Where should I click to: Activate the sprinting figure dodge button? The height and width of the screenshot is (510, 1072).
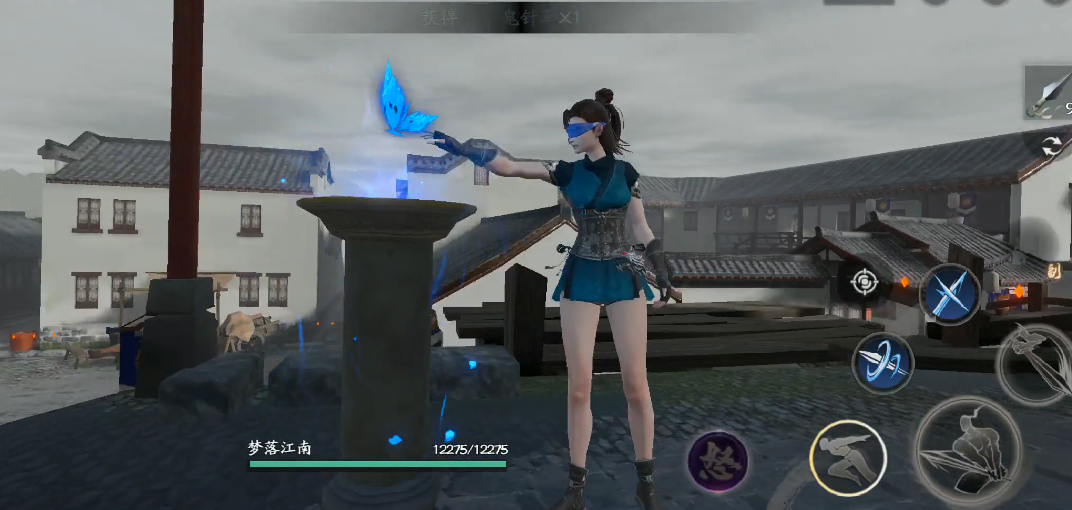pyautogui.click(x=847, y=458)
